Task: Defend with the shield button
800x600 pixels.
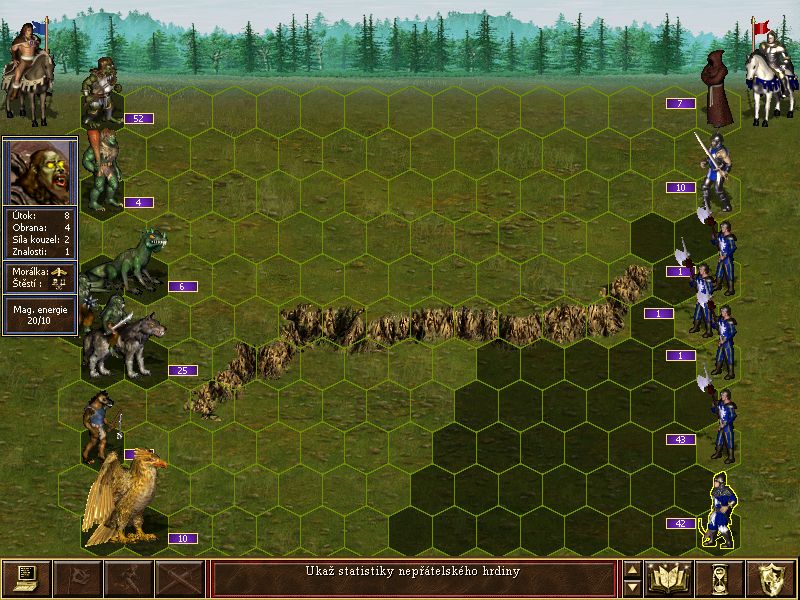Action: pyautogui.click(x=771, y=578)
